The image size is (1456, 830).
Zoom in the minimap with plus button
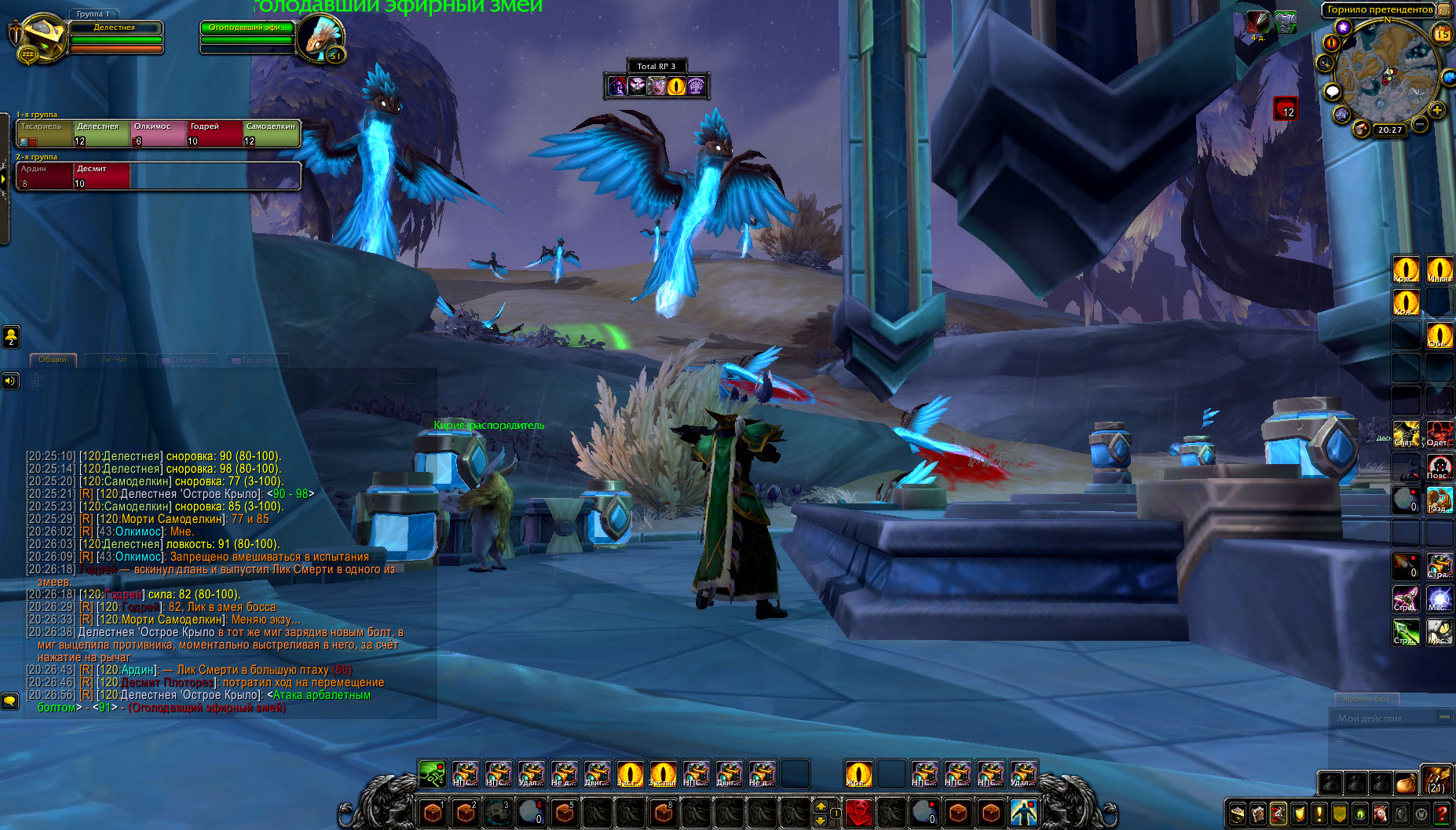tap(1436, 111)
